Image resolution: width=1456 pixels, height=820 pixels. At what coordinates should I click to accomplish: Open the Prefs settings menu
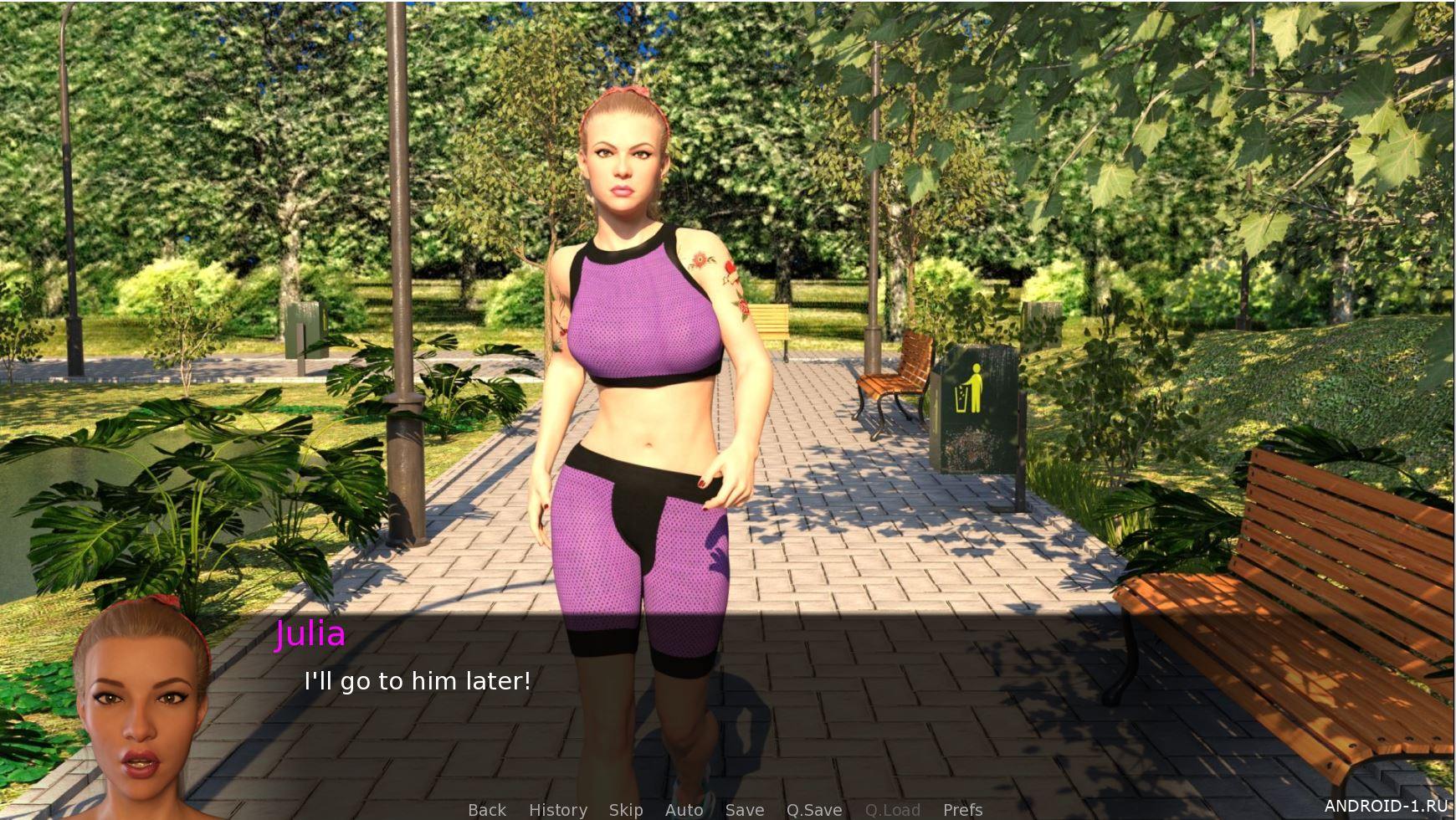tap(962, 809)
